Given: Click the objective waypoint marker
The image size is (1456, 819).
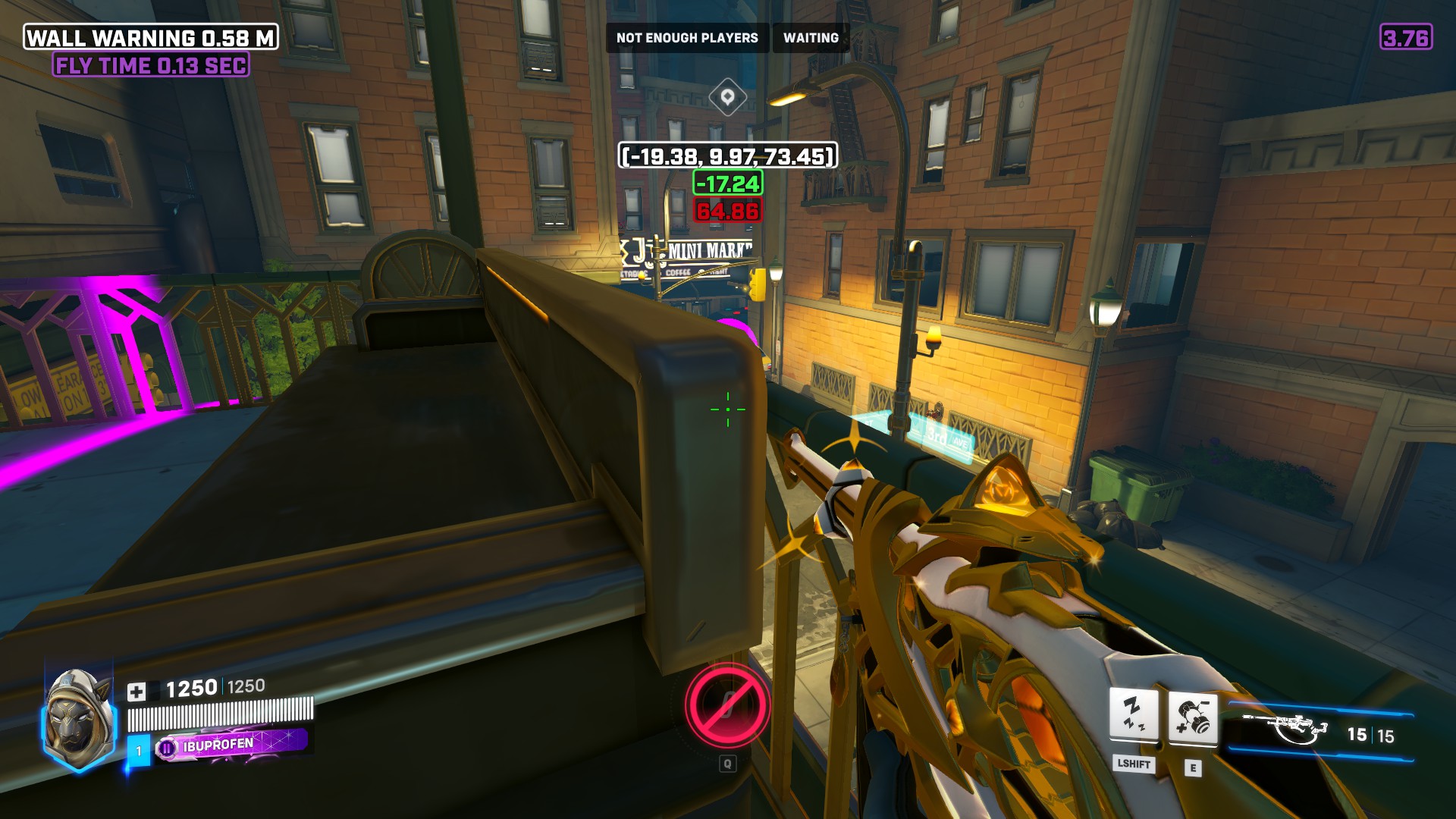Looking at the screenshot, I should pyautogui.click(x=727, y=97).
